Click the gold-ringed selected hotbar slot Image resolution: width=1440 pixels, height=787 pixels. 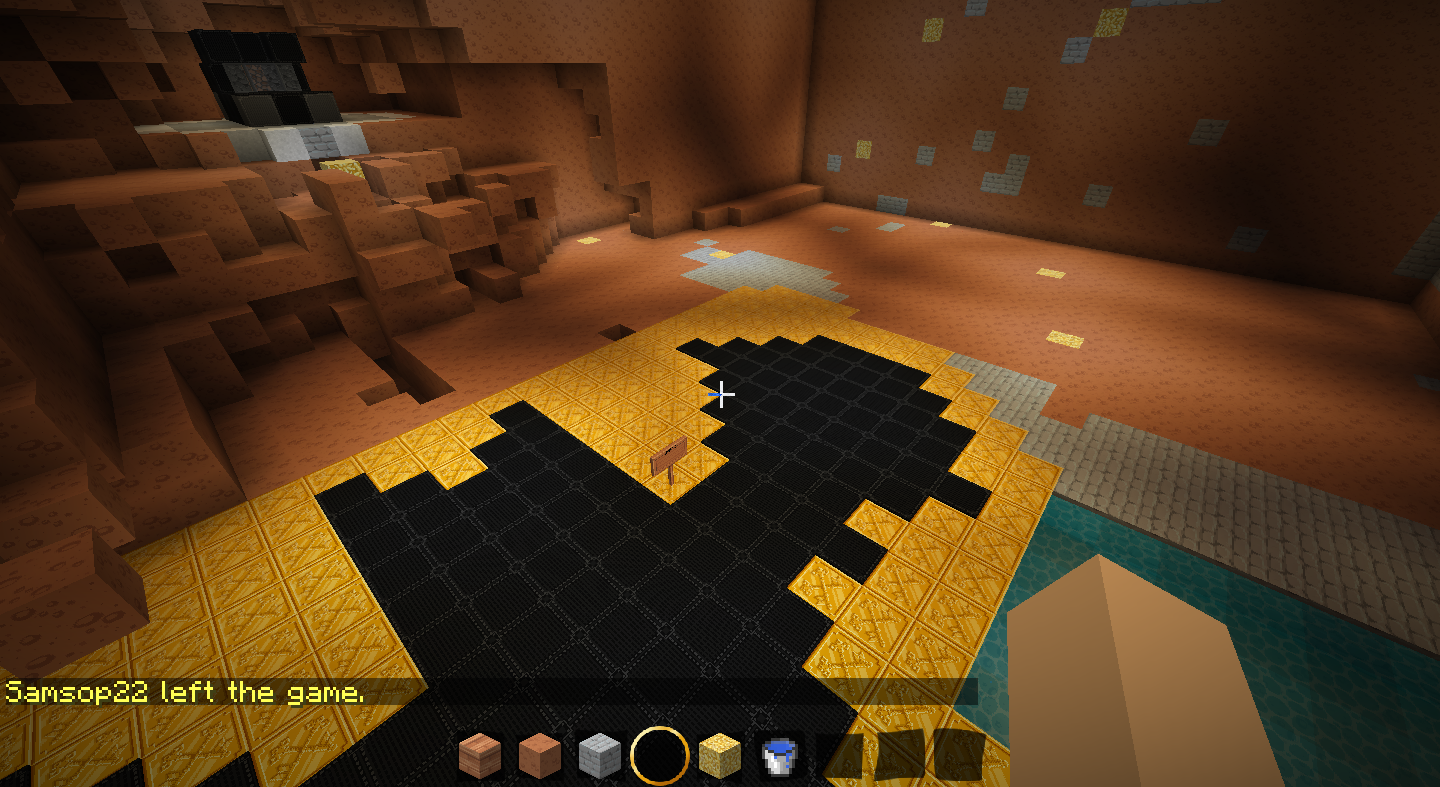click(x=660, y=756)
